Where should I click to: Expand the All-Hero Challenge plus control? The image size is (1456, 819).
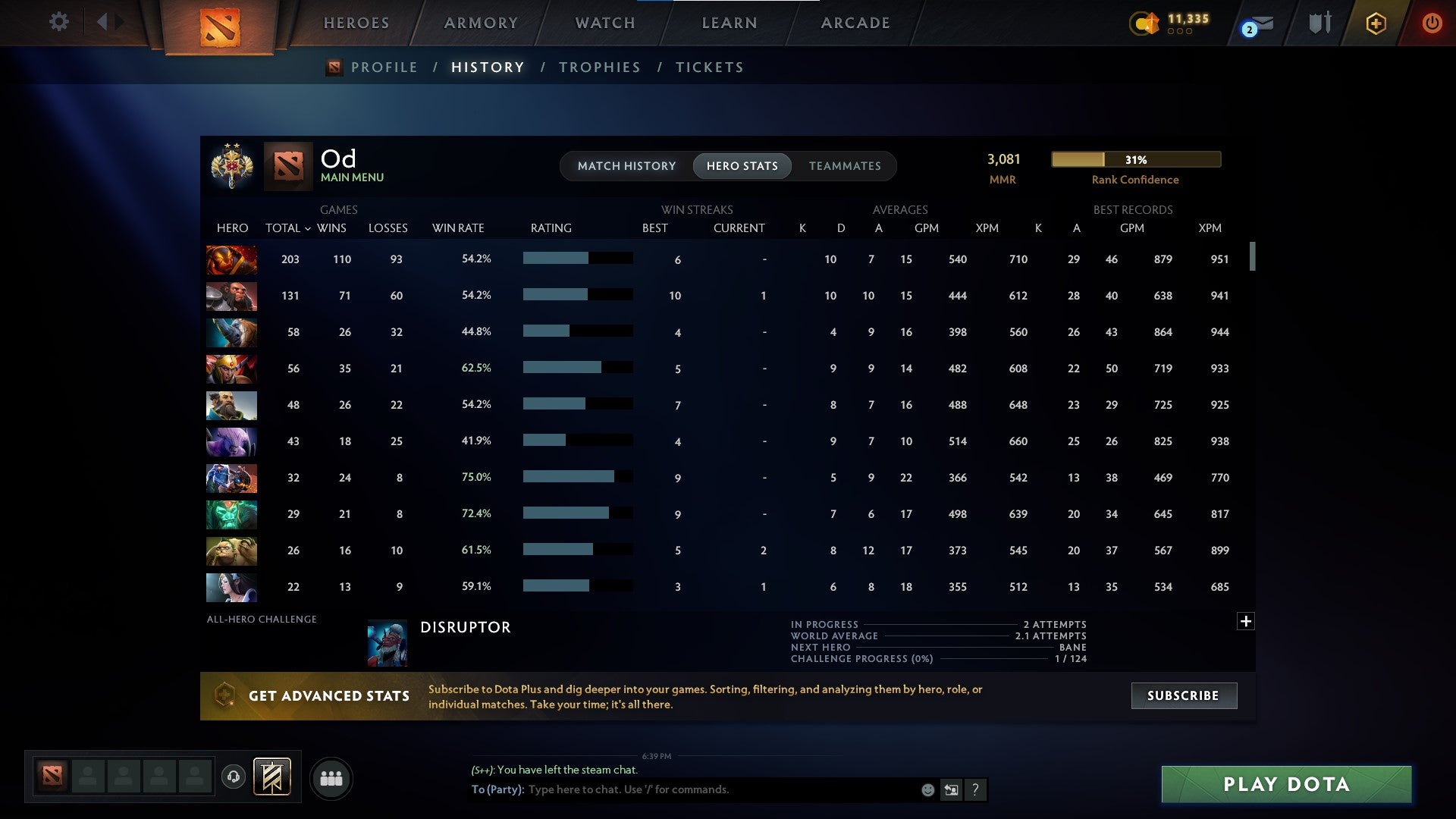click(x=1246, y=620)
